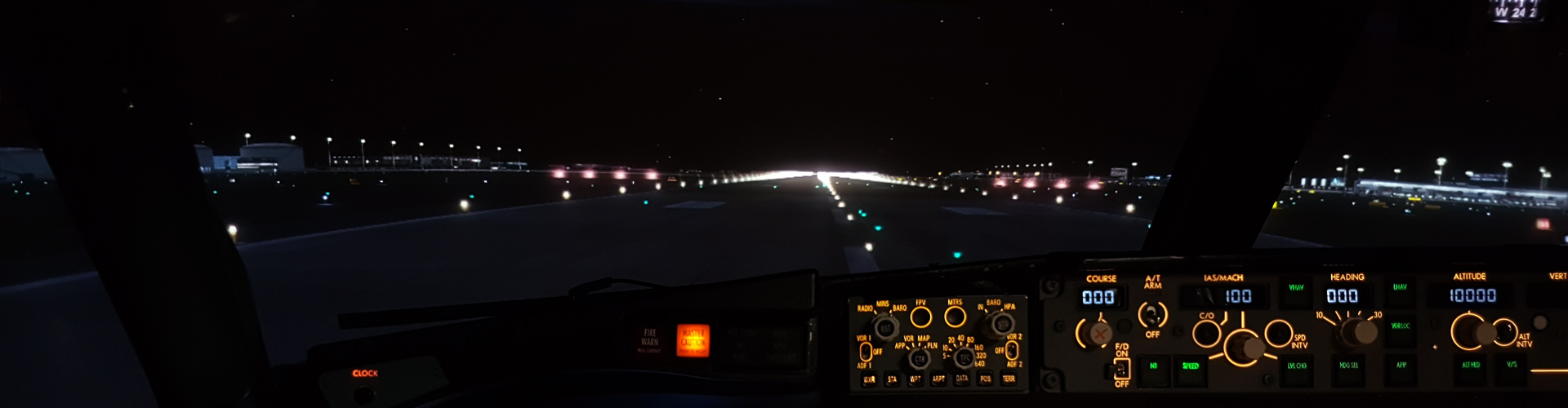Viewport: 1568px width, 408px height.
Task: Push the FPV button on the EFIS panel
Action: 921,317
